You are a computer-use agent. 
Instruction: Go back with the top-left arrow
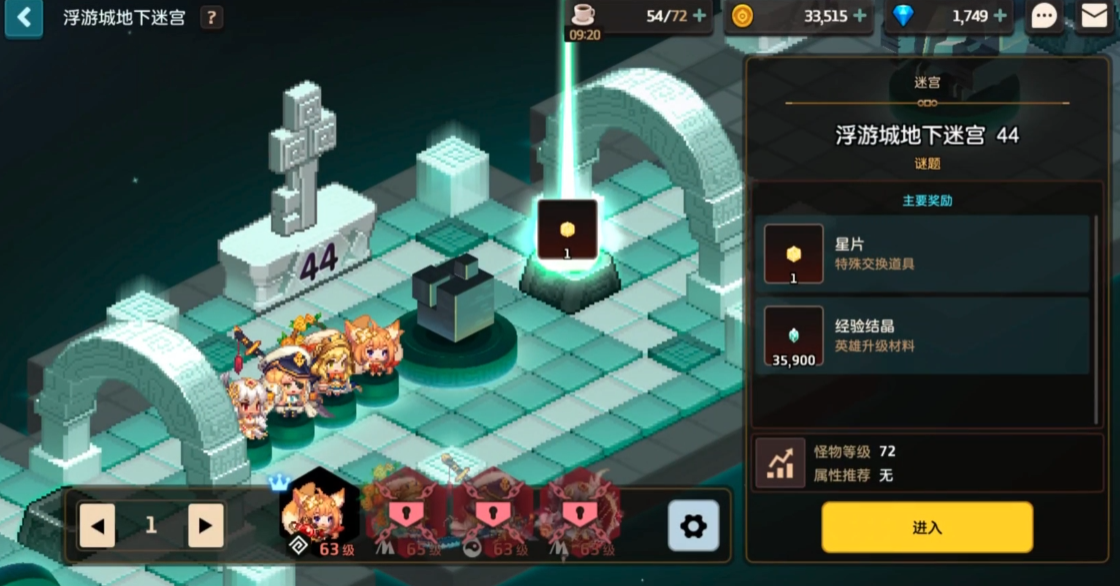click(x=23, y=17)
